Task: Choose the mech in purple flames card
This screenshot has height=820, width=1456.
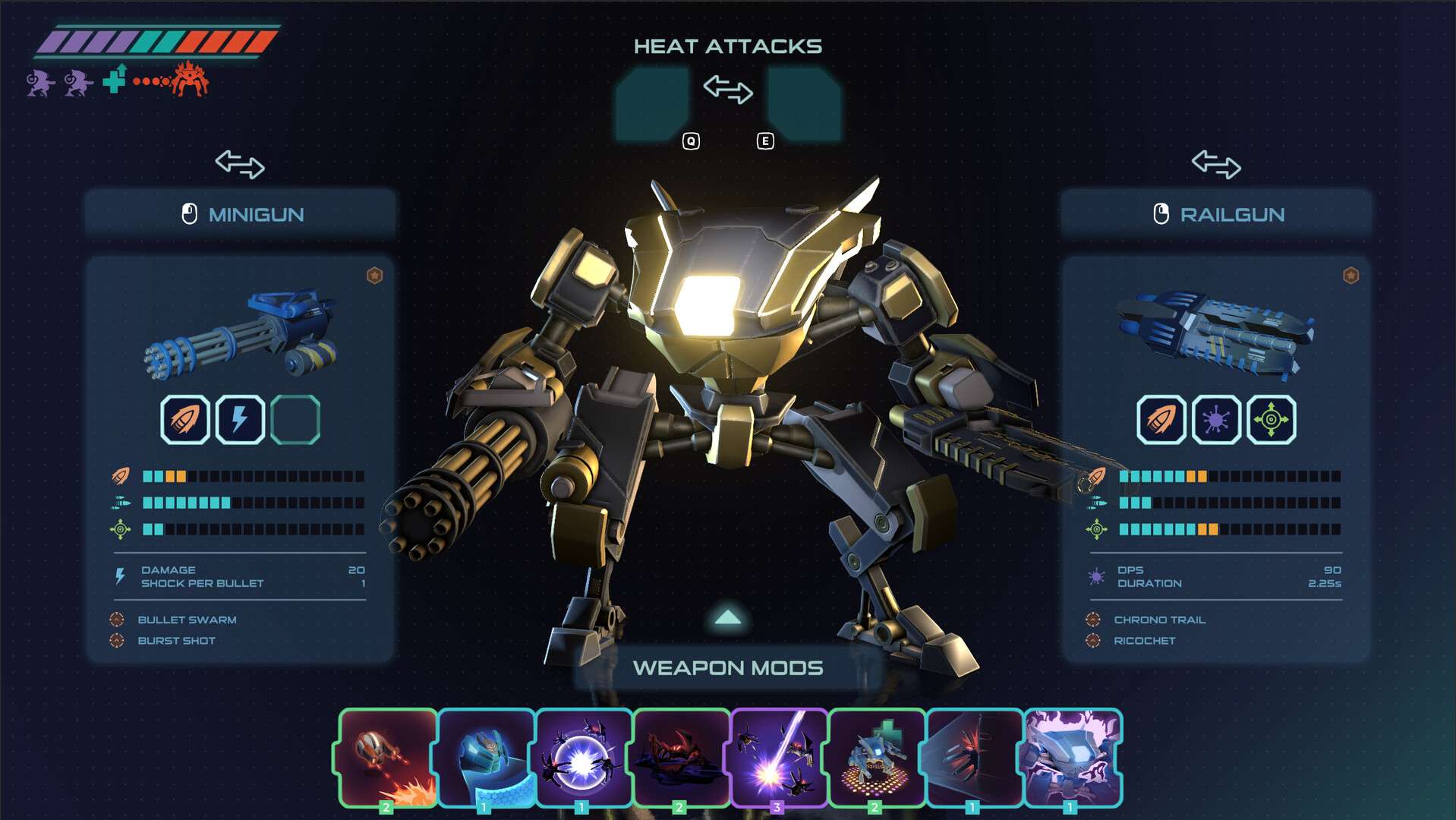Action: click(x=1073, y=757)
